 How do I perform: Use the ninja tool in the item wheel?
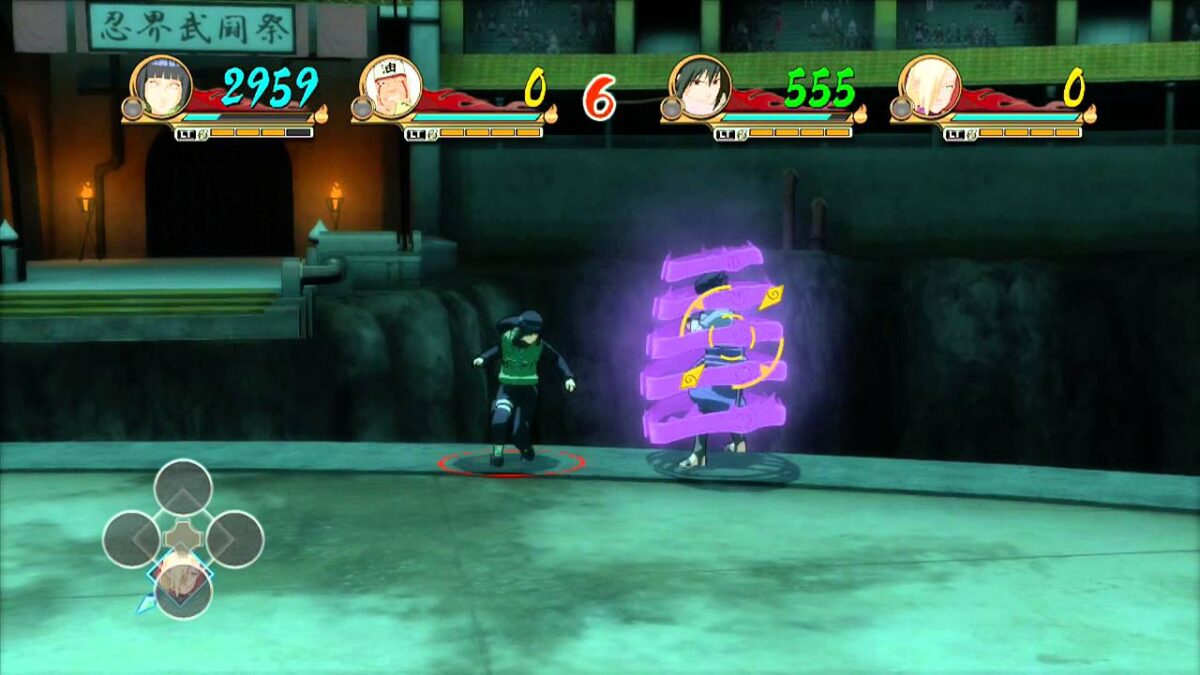pyautogui.click(x=183, y=590)
